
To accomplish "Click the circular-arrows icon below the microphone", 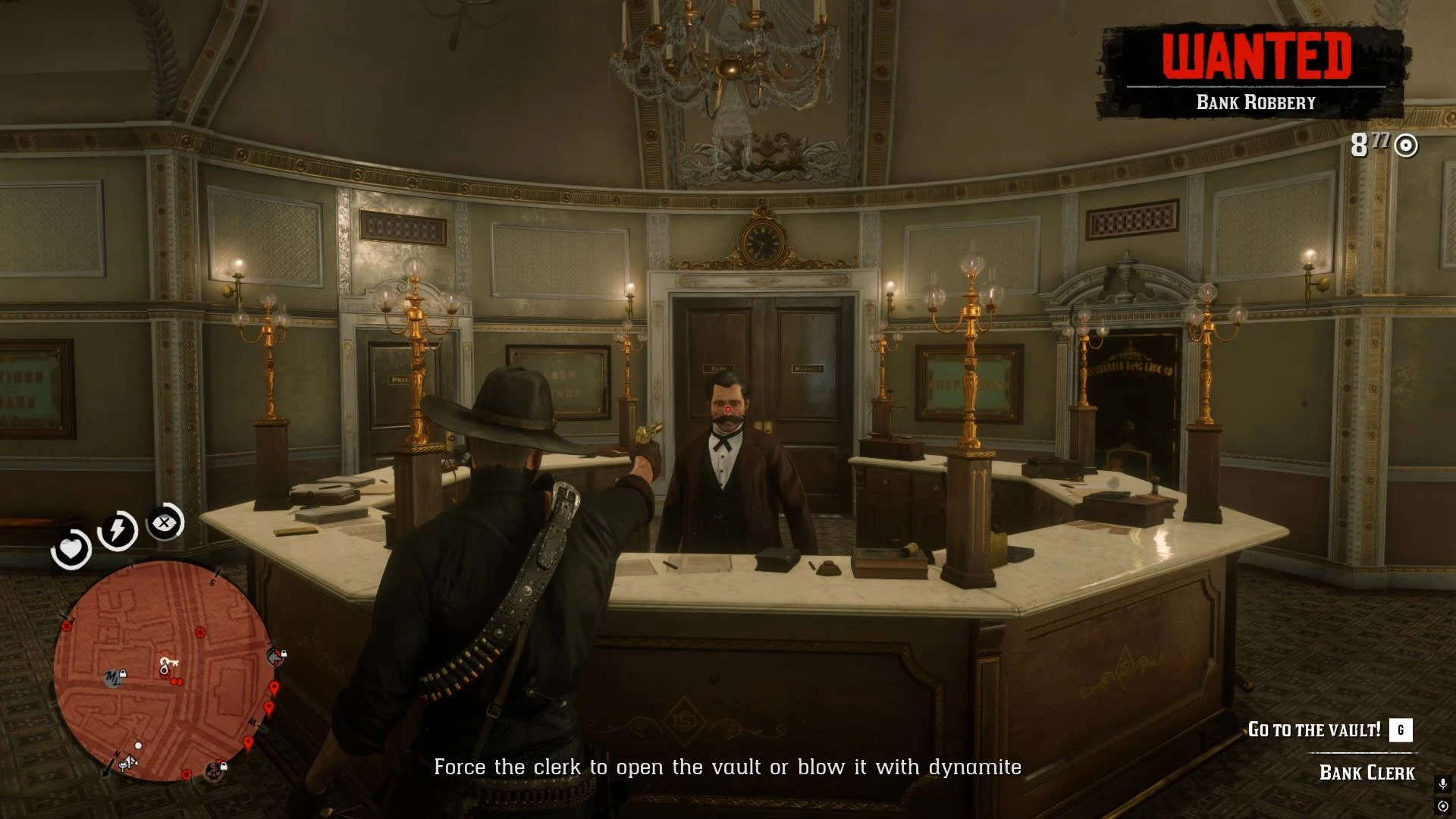I will coord(1442,805).
